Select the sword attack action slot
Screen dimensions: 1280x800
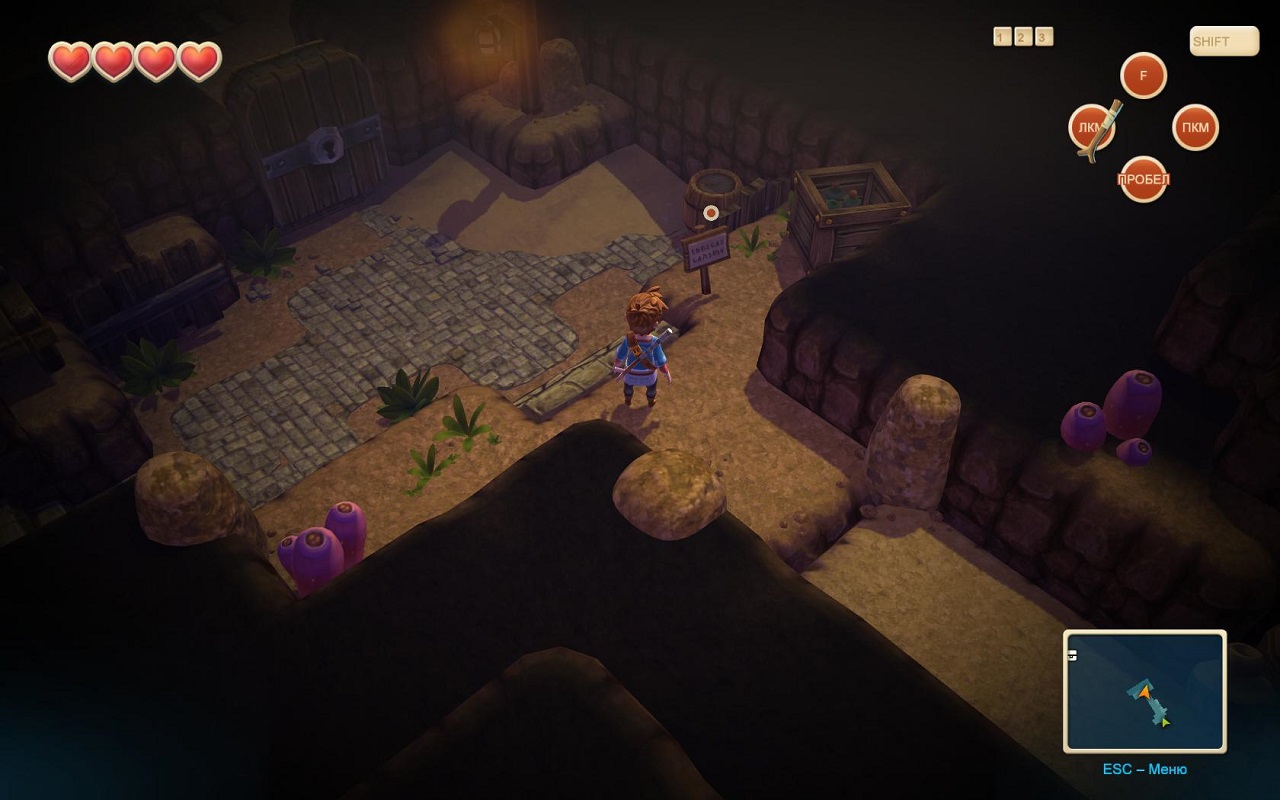(x=1092, y=127)
